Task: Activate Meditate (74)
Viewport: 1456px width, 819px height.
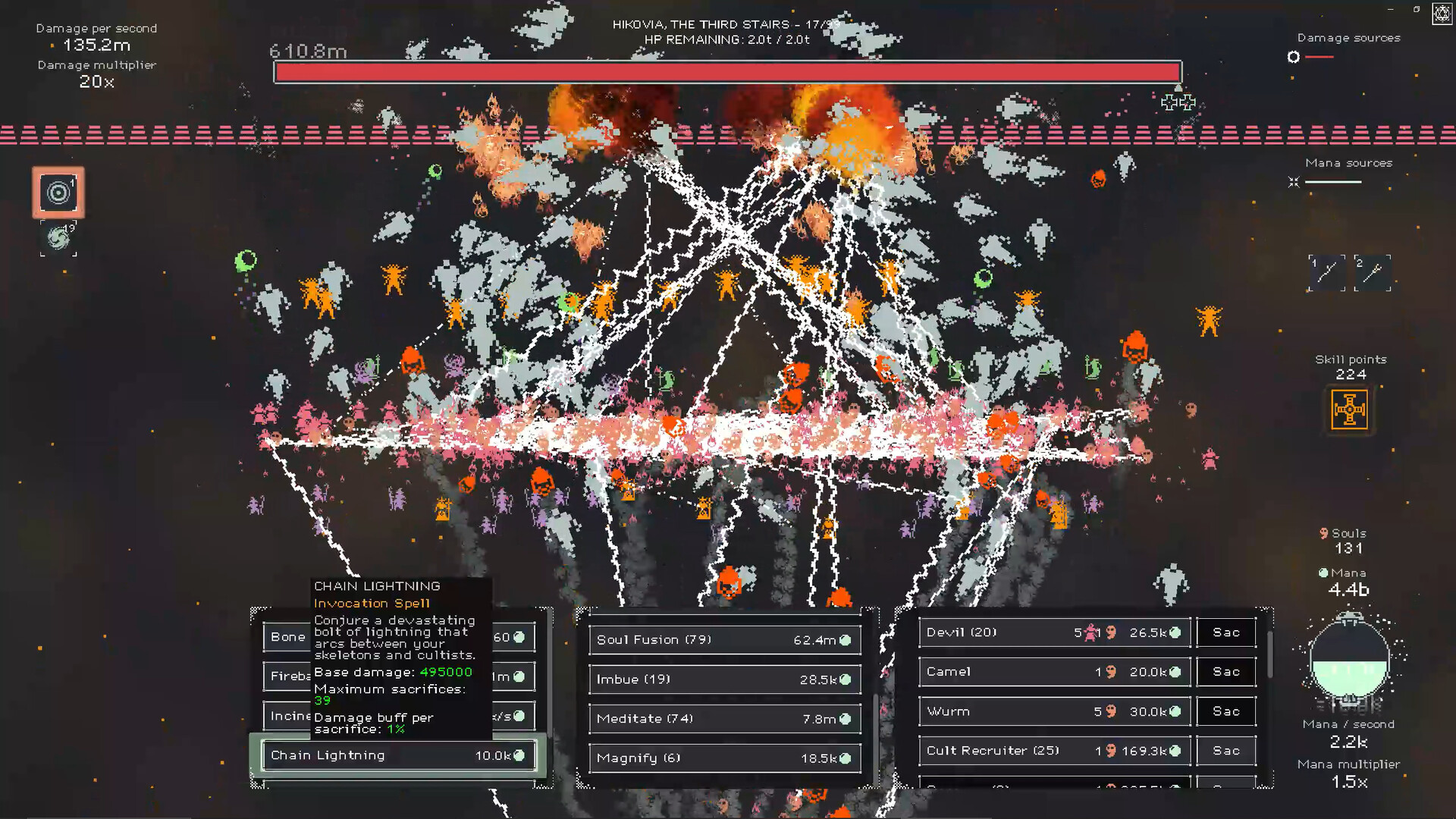Action: (x=724, y=718)
